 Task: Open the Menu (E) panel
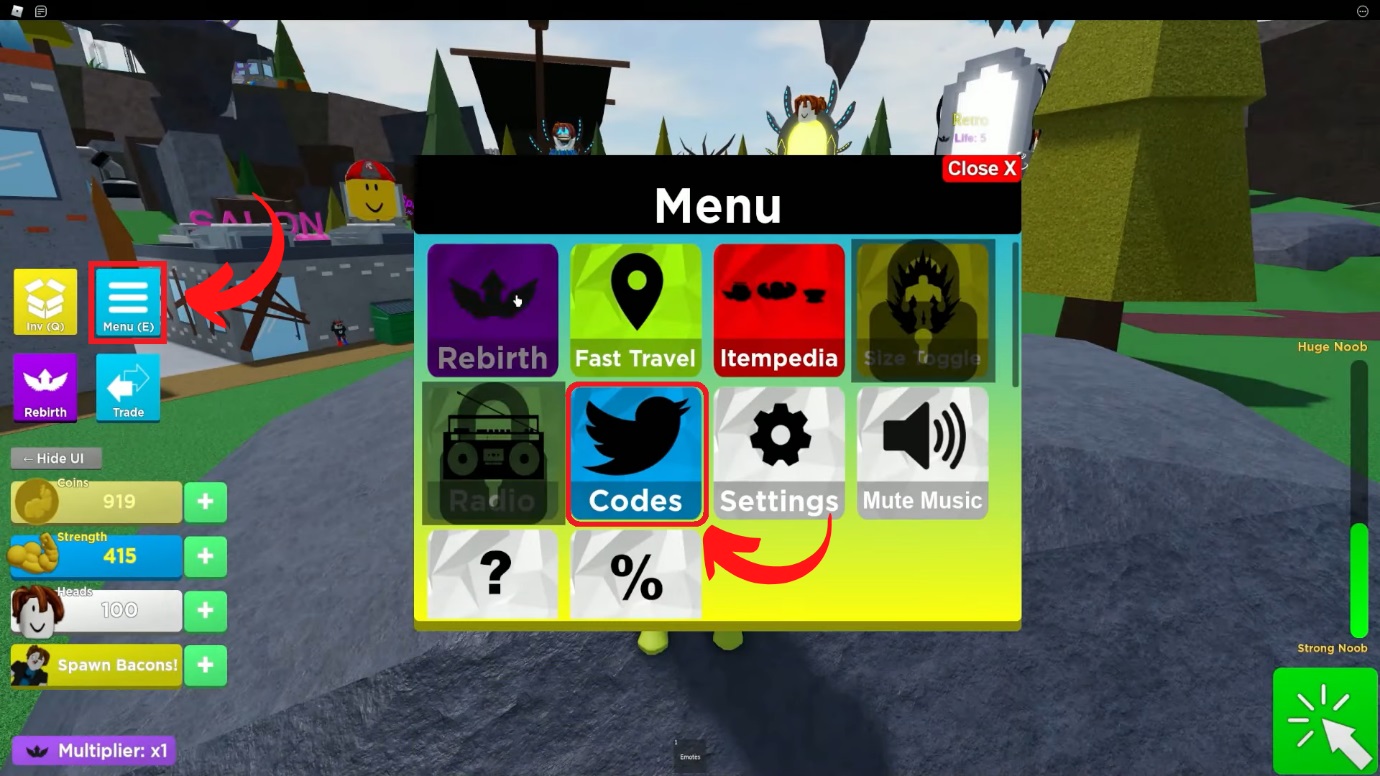[x=127, y=300]
